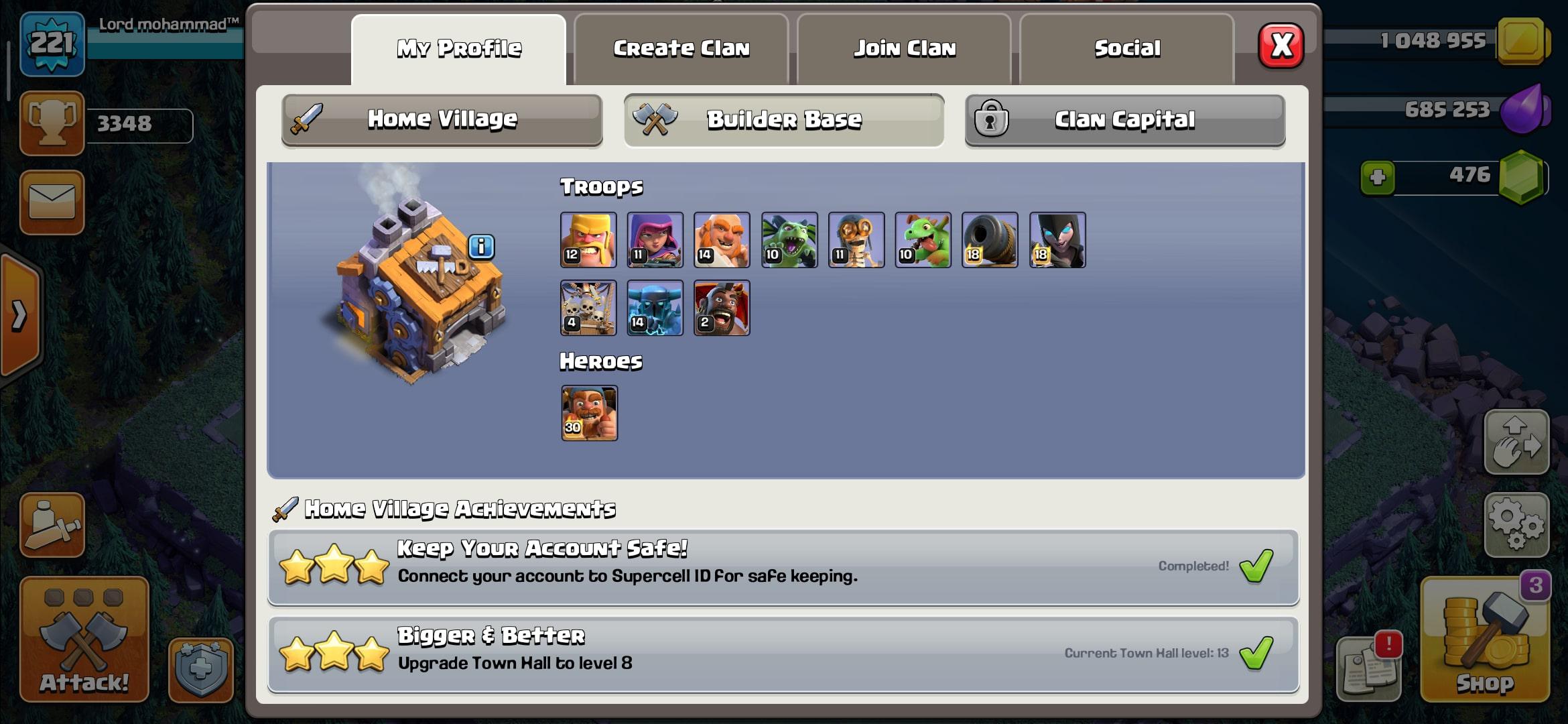Select the locked Clan Capital button
This screenshot has width=1568, height=724.
click(1124, 120)
